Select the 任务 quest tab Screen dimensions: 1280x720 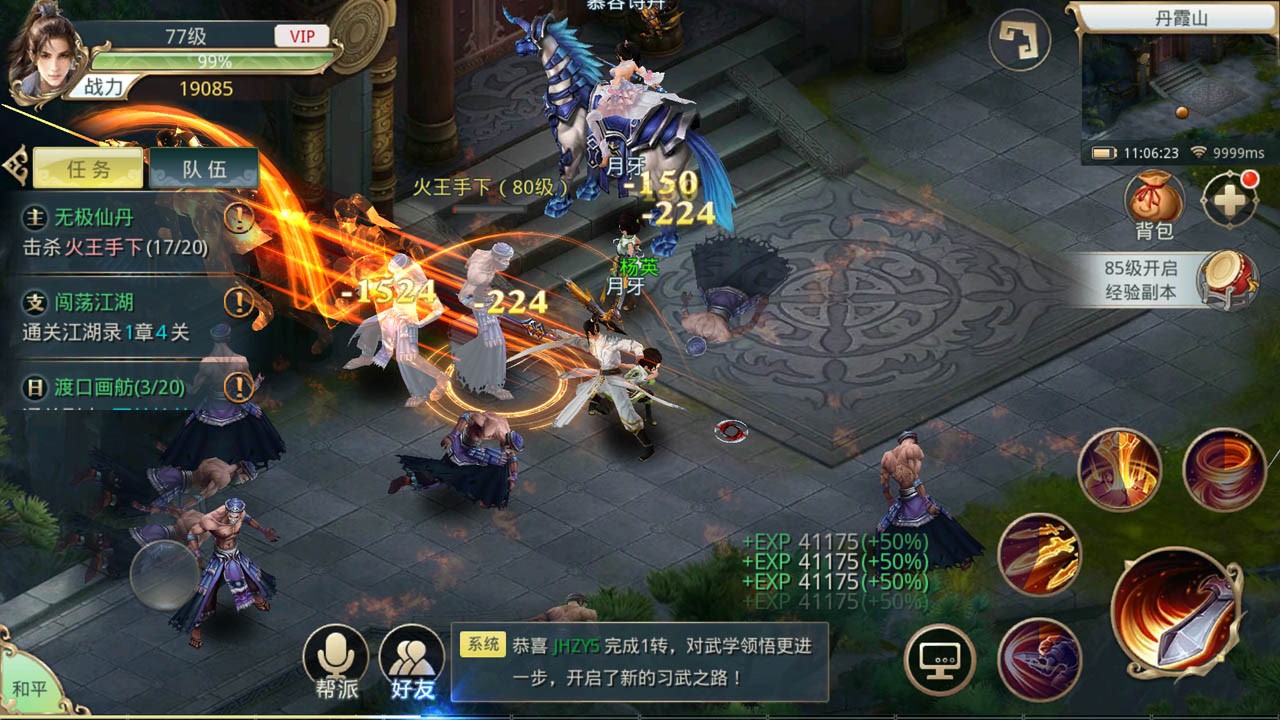(x=90, y=167)
